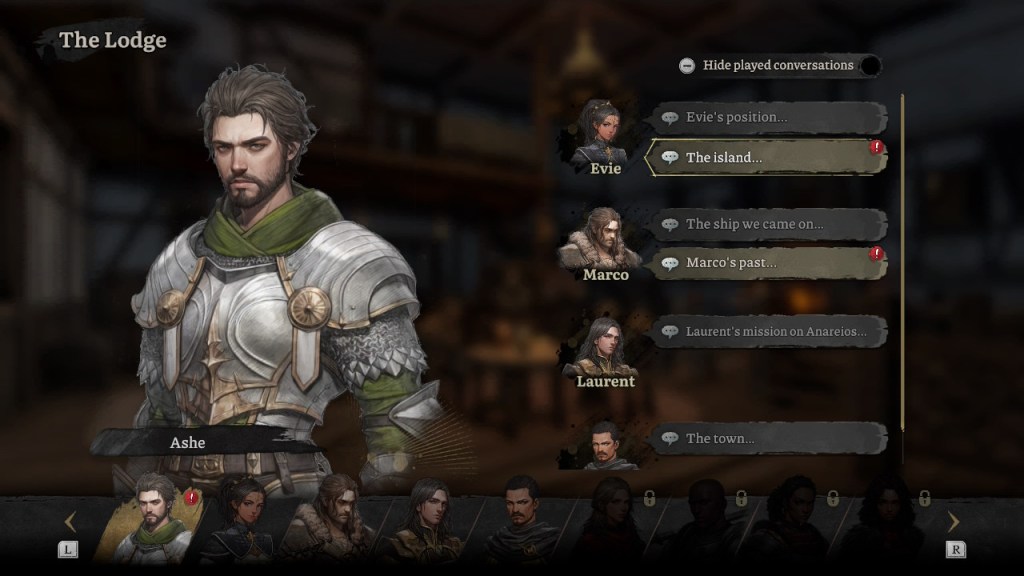Start the "Marco's past..." conversation
The image size is (1024, 576).
[766, 263]
